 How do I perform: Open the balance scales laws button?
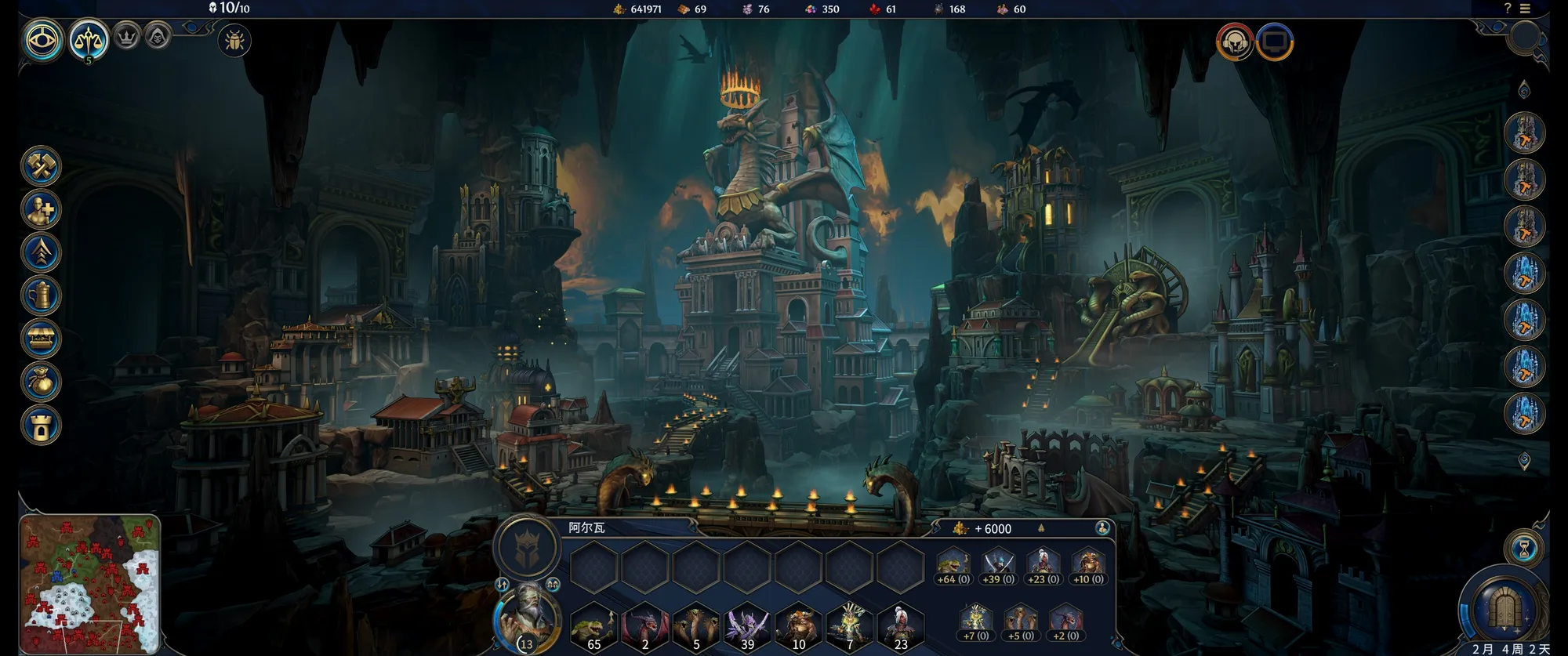click(x=89, y=40)
